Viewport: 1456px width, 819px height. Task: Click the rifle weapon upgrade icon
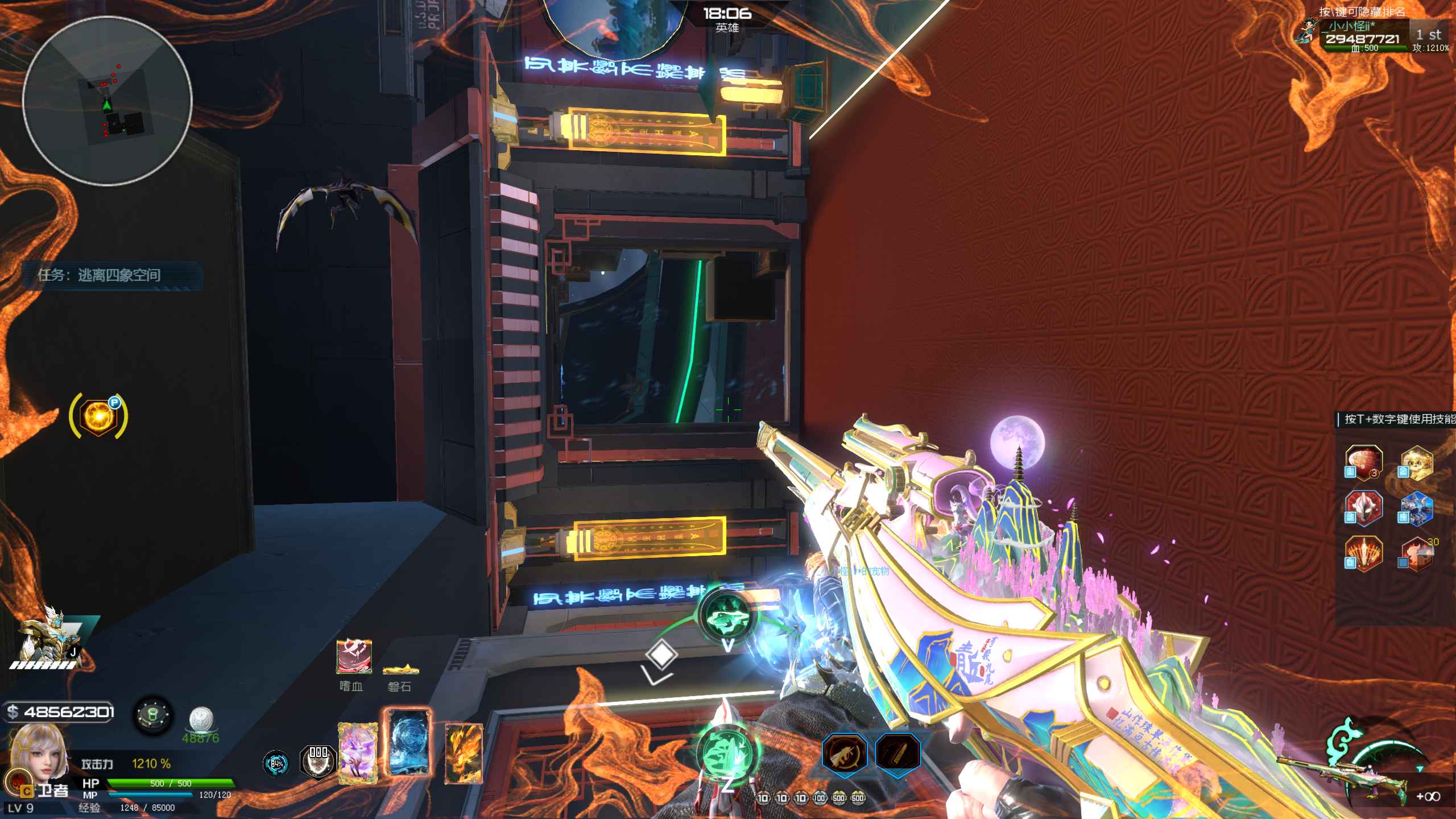click(845, 754)
